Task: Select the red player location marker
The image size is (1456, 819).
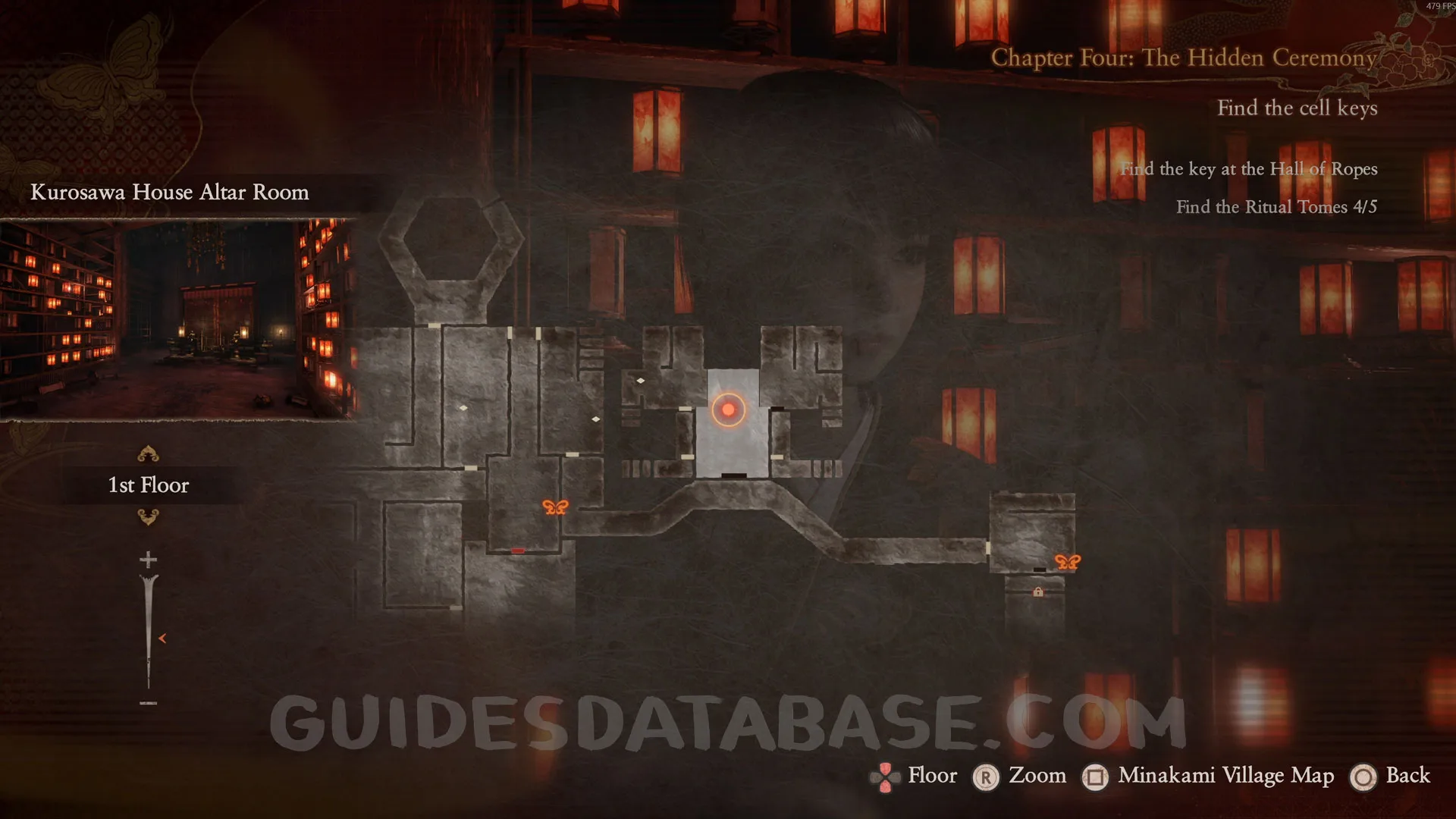Action: [x=728, y=409]
